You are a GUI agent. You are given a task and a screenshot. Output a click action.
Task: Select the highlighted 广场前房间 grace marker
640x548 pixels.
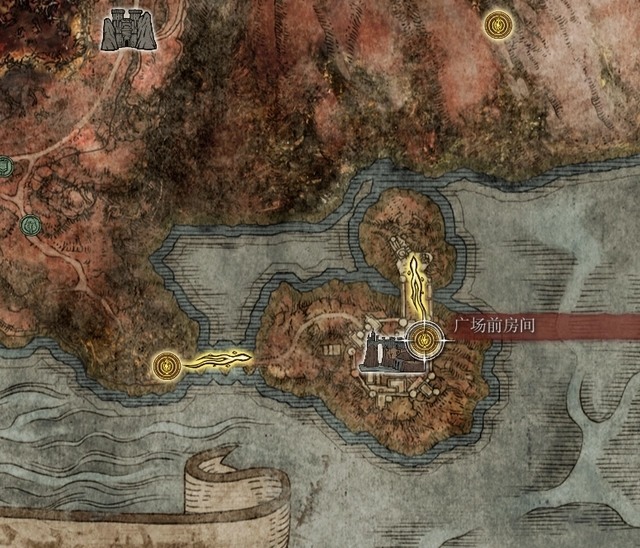click(426, 341)
